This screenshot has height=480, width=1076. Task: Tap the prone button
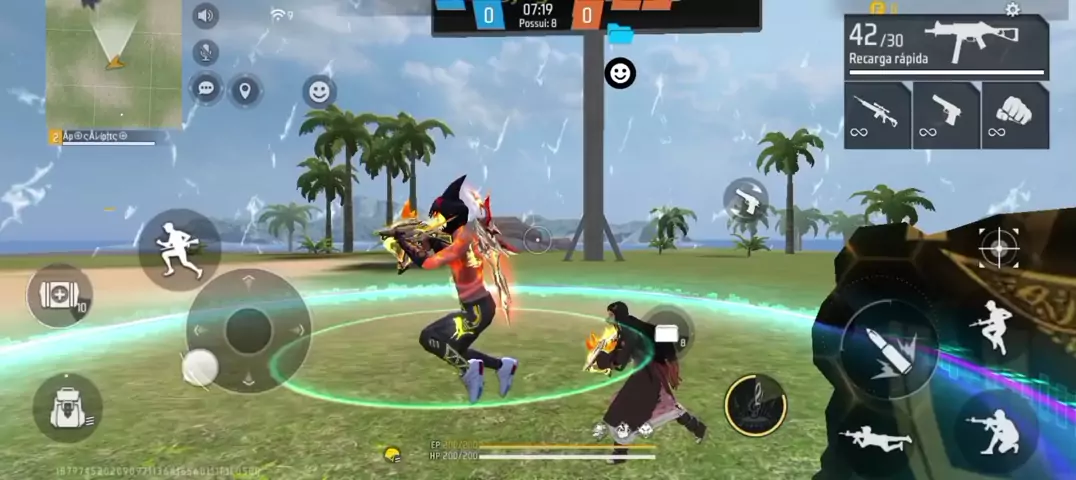point(876,438)
